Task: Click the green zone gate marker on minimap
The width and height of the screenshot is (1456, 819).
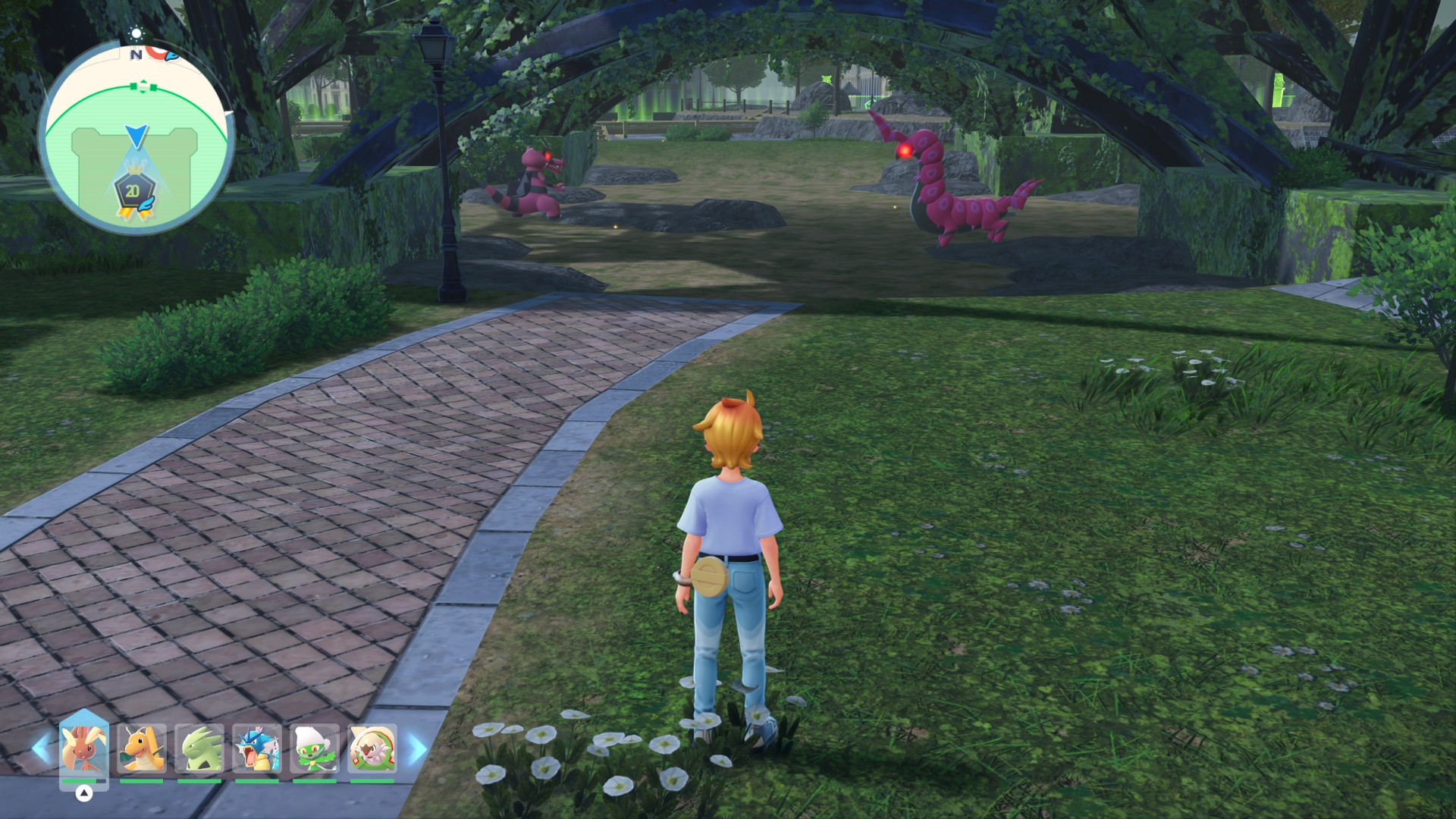Action: pos(143,87)
